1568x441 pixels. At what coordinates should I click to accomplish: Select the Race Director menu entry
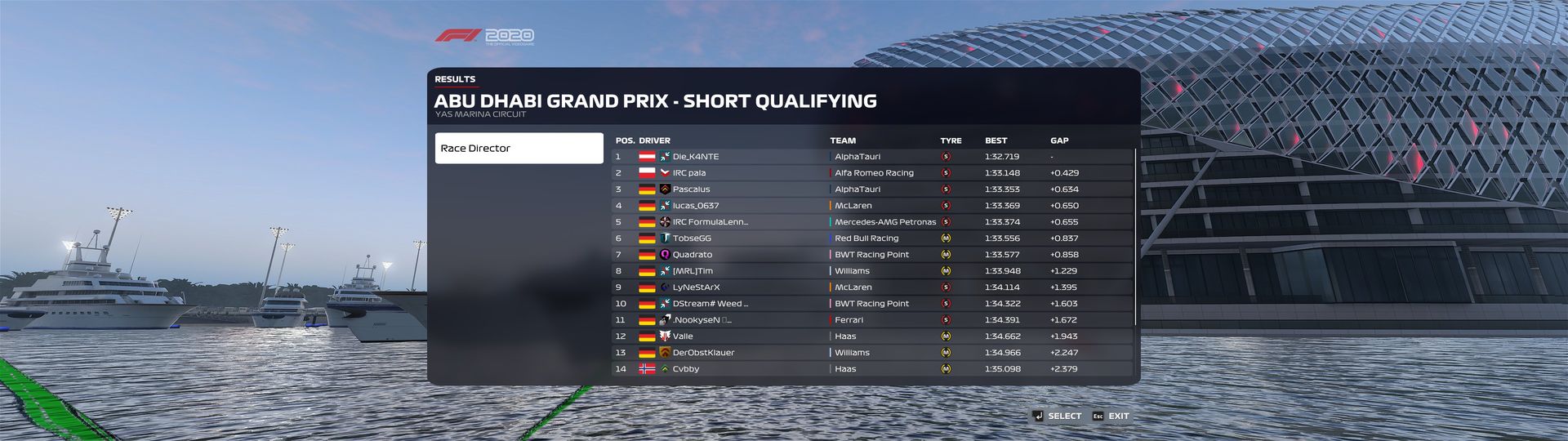[519, 149]
